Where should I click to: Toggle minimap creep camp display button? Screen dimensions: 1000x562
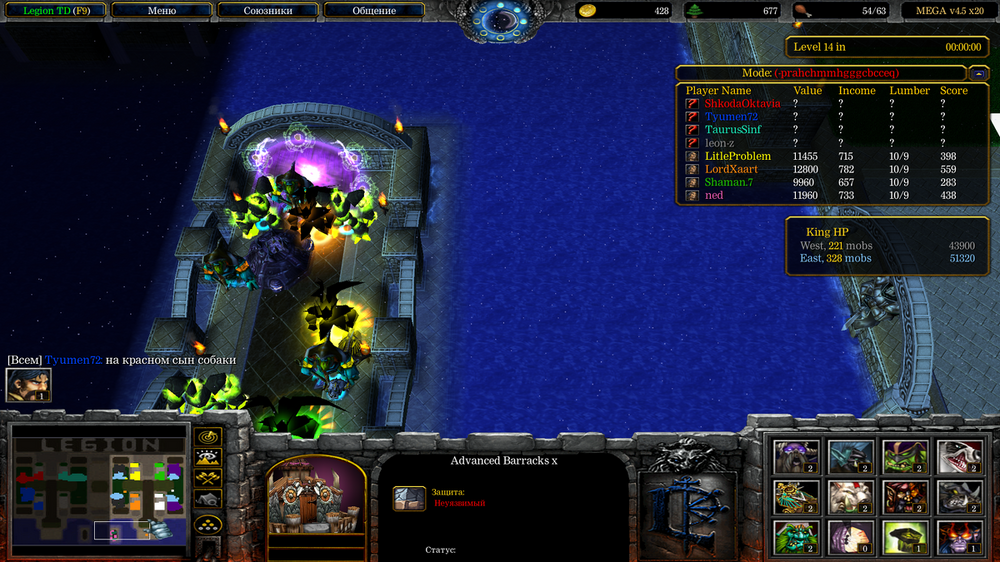pos(208,500)
